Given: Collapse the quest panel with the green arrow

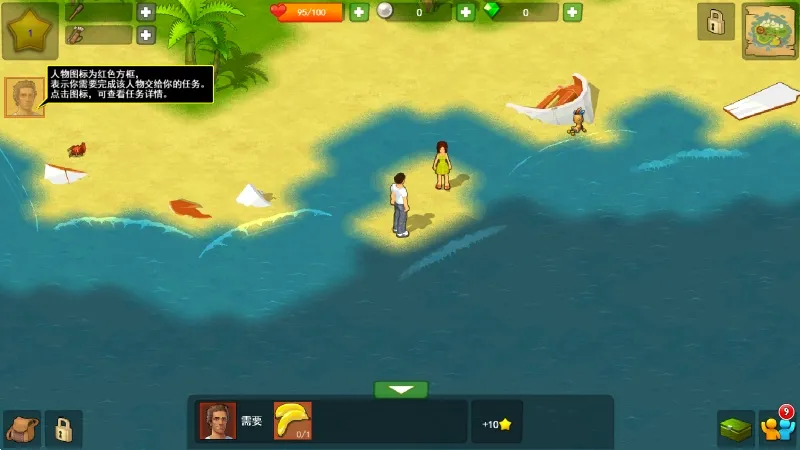Looking at the screenshot, I should (401, 389).
